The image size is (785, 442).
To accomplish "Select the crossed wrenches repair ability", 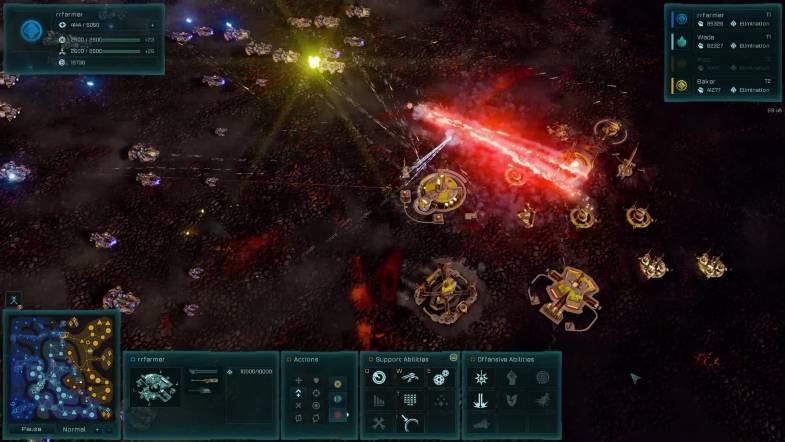I will click(380, 423).
